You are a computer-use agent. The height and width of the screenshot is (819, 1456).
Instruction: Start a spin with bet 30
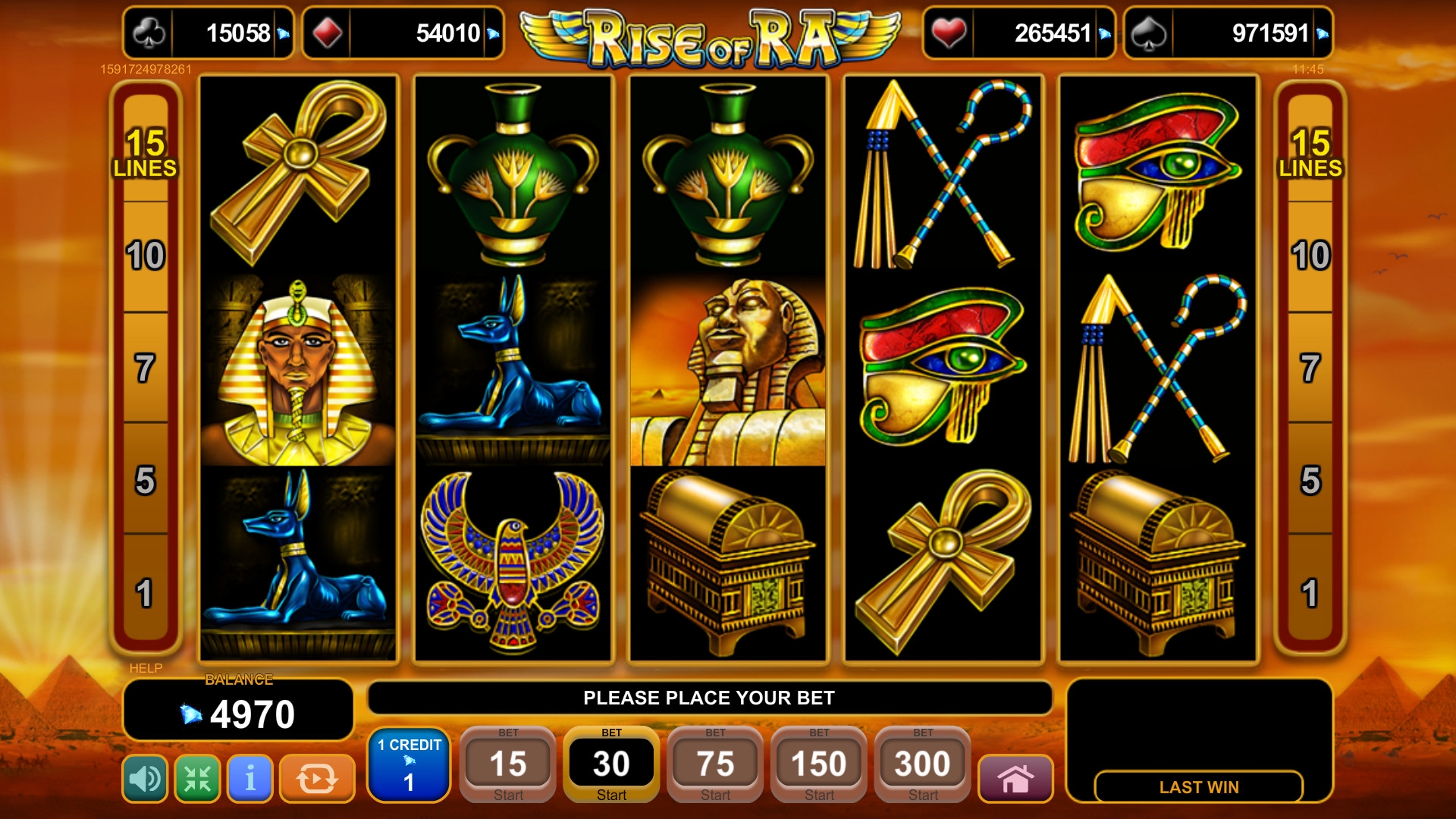click(611, 764)
